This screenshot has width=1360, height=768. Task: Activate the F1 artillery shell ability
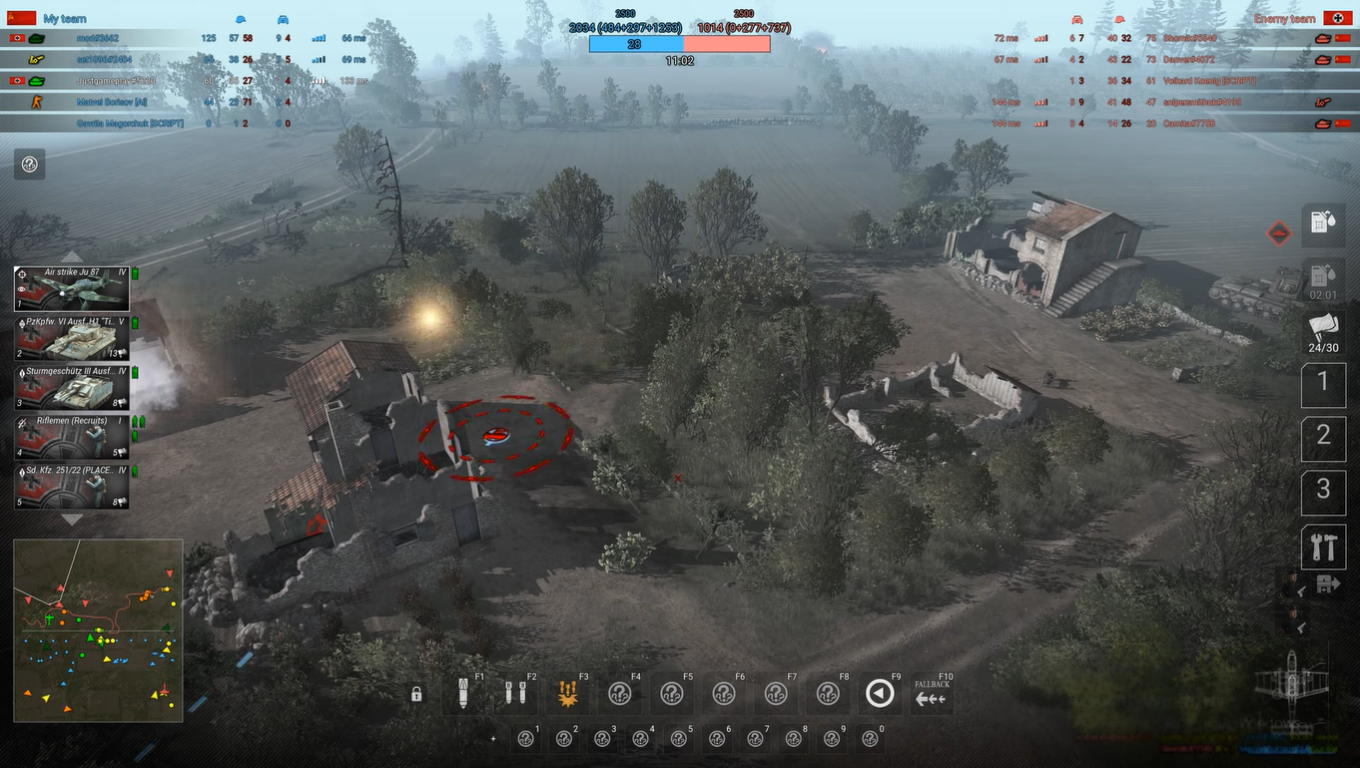[x=464, y=693]
